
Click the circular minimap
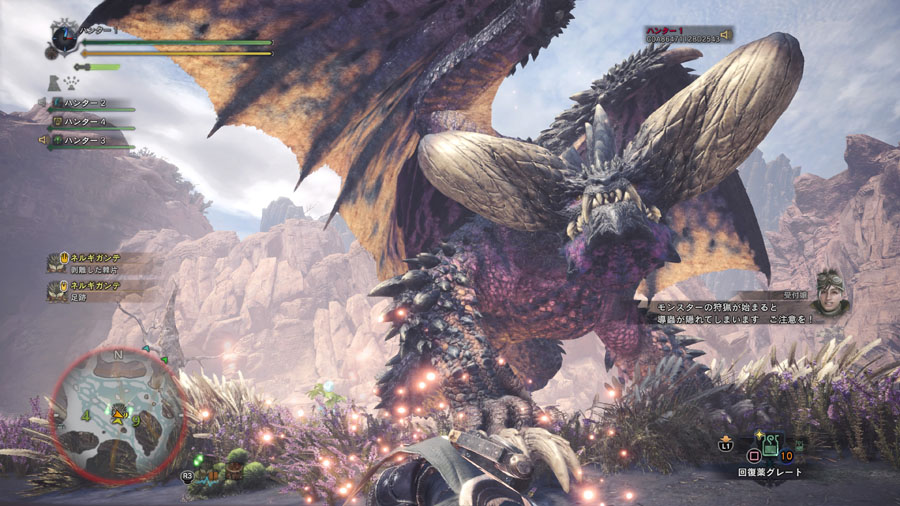(117, 414)
